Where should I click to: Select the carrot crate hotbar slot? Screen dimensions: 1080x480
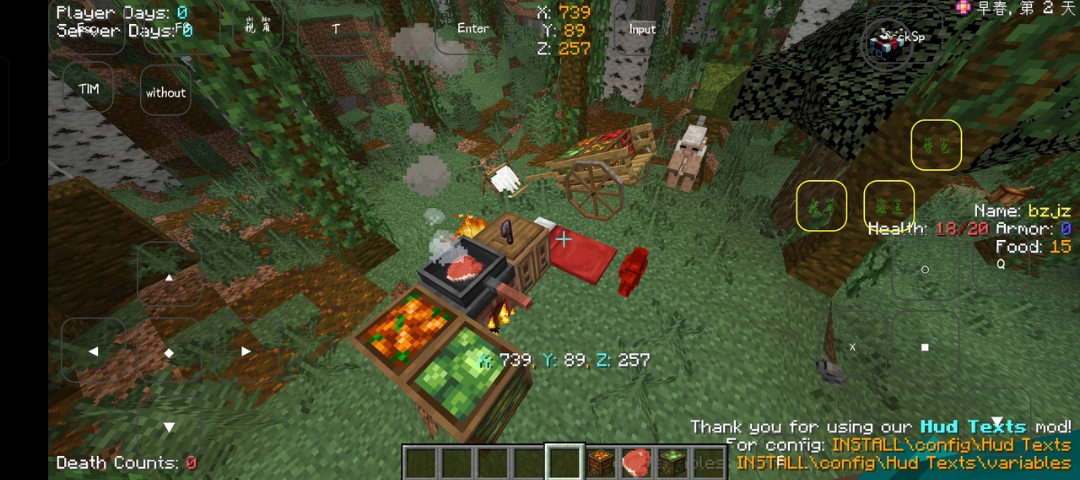pos(600,463)
